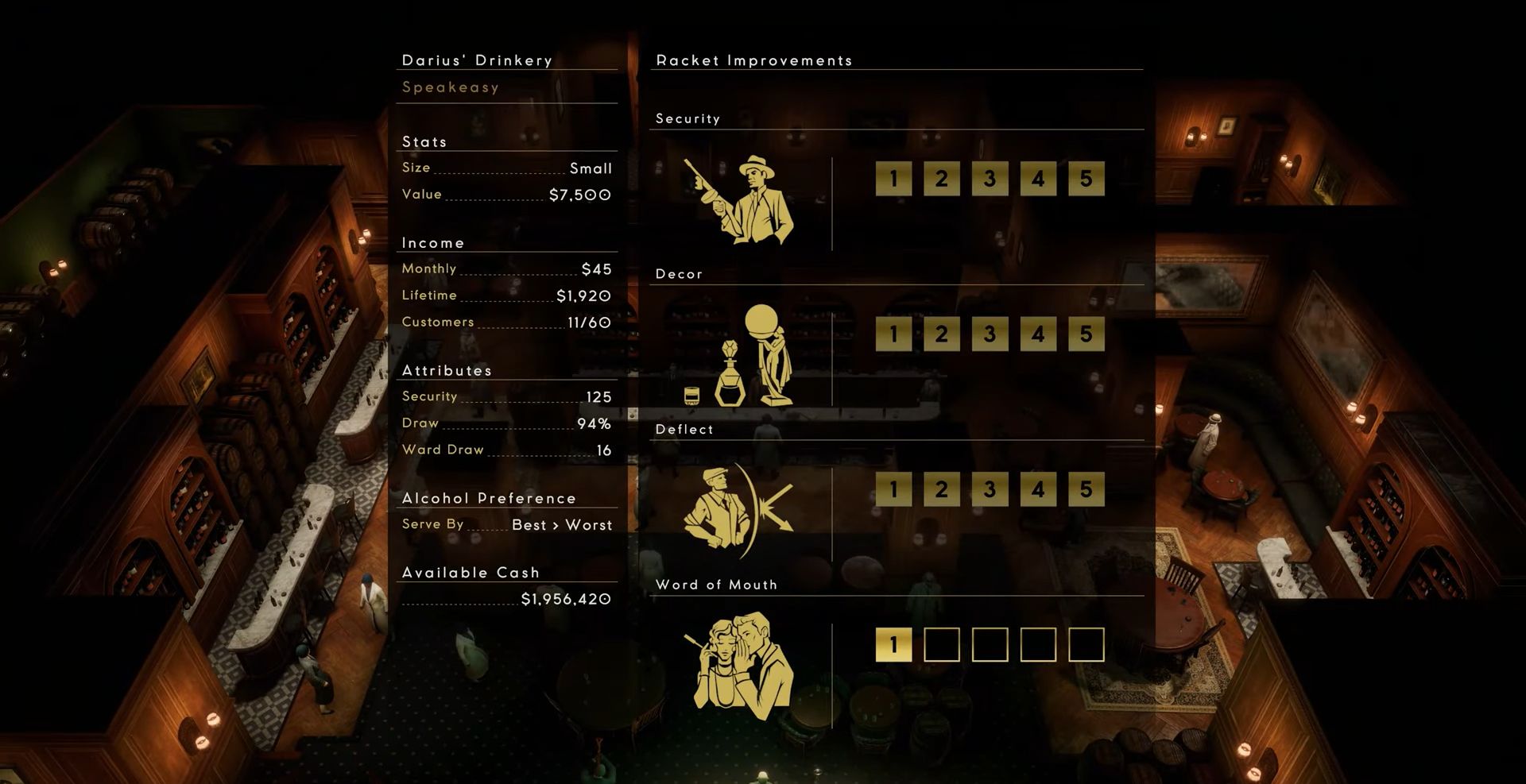
Task: Upgrade Security to level 5
Action: tap(1086, 179)
